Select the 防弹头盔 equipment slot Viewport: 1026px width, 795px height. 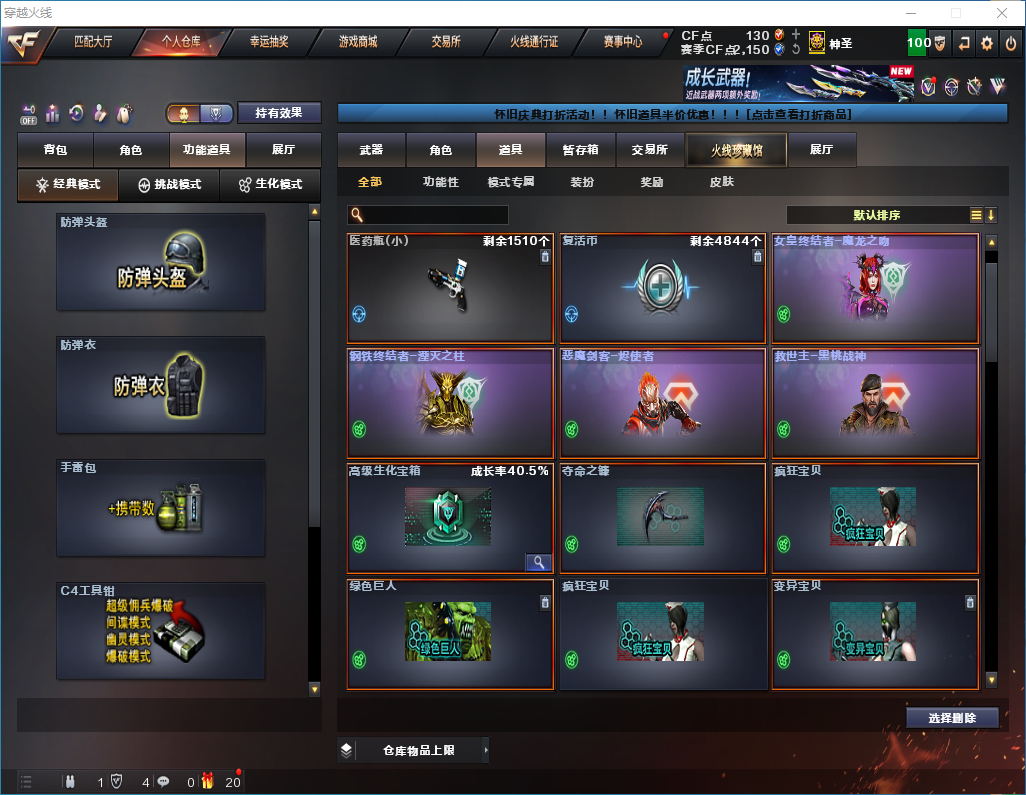[x=161, y=262]
